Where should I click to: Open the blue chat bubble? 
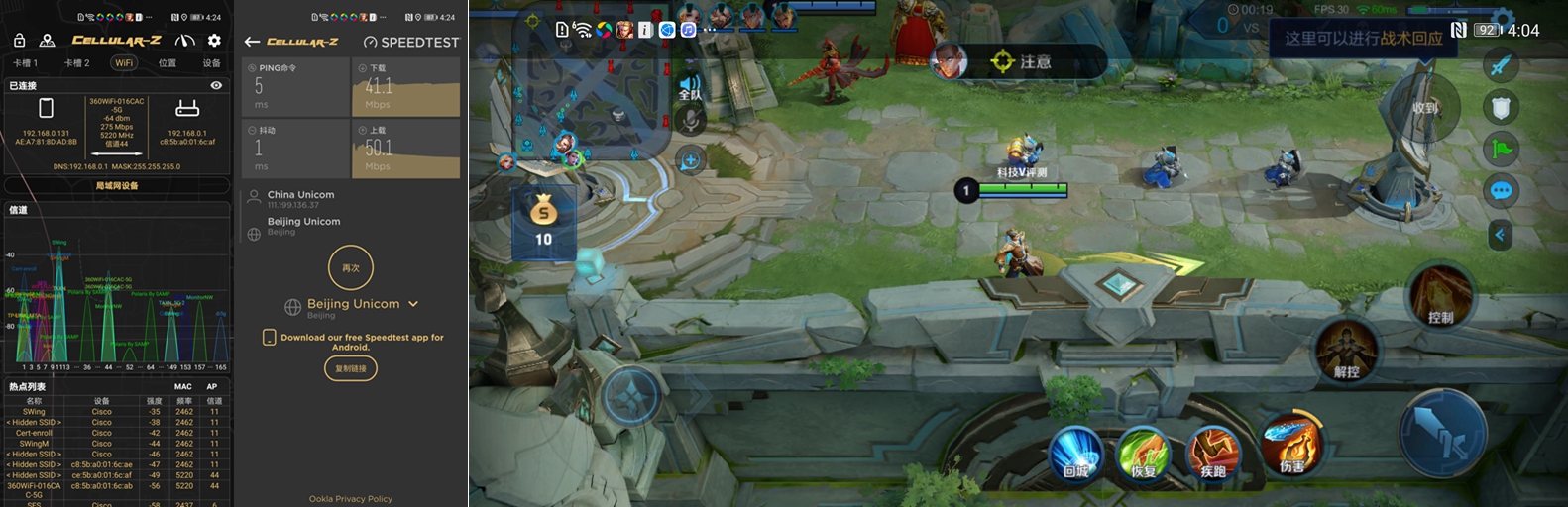tap(1501, 191)
